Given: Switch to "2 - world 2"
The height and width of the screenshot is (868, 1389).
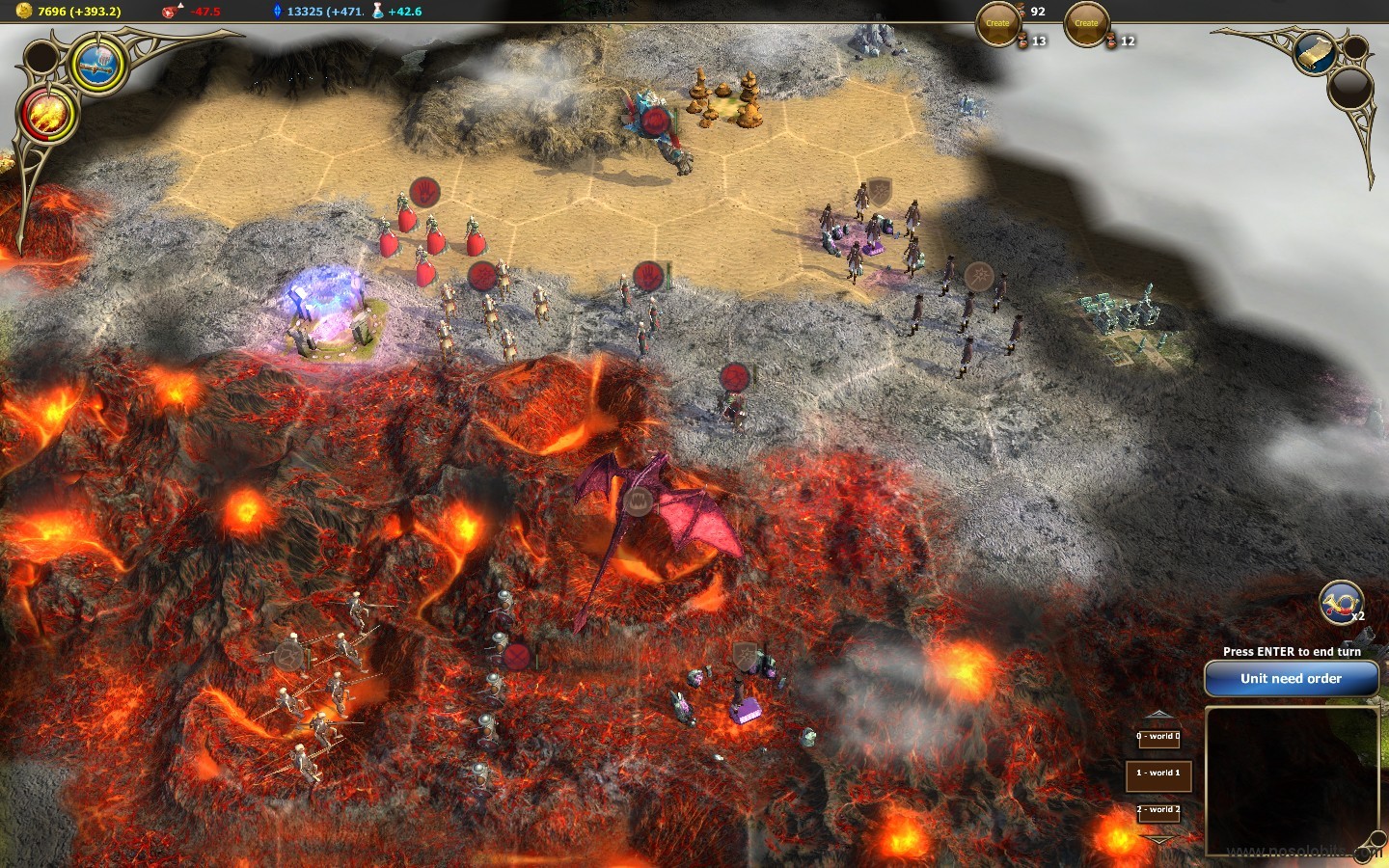Looking at the screenshot, I should tap(1158, 810).
